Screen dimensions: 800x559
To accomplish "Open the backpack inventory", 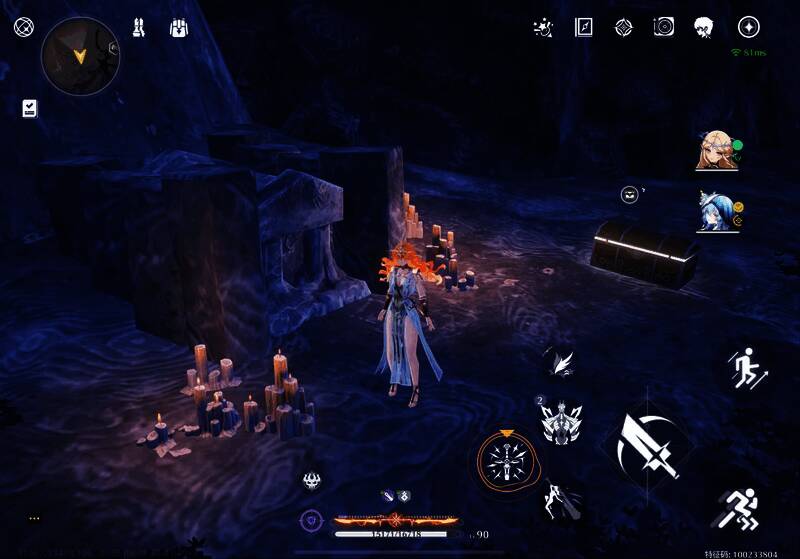I will click(180, 28).
